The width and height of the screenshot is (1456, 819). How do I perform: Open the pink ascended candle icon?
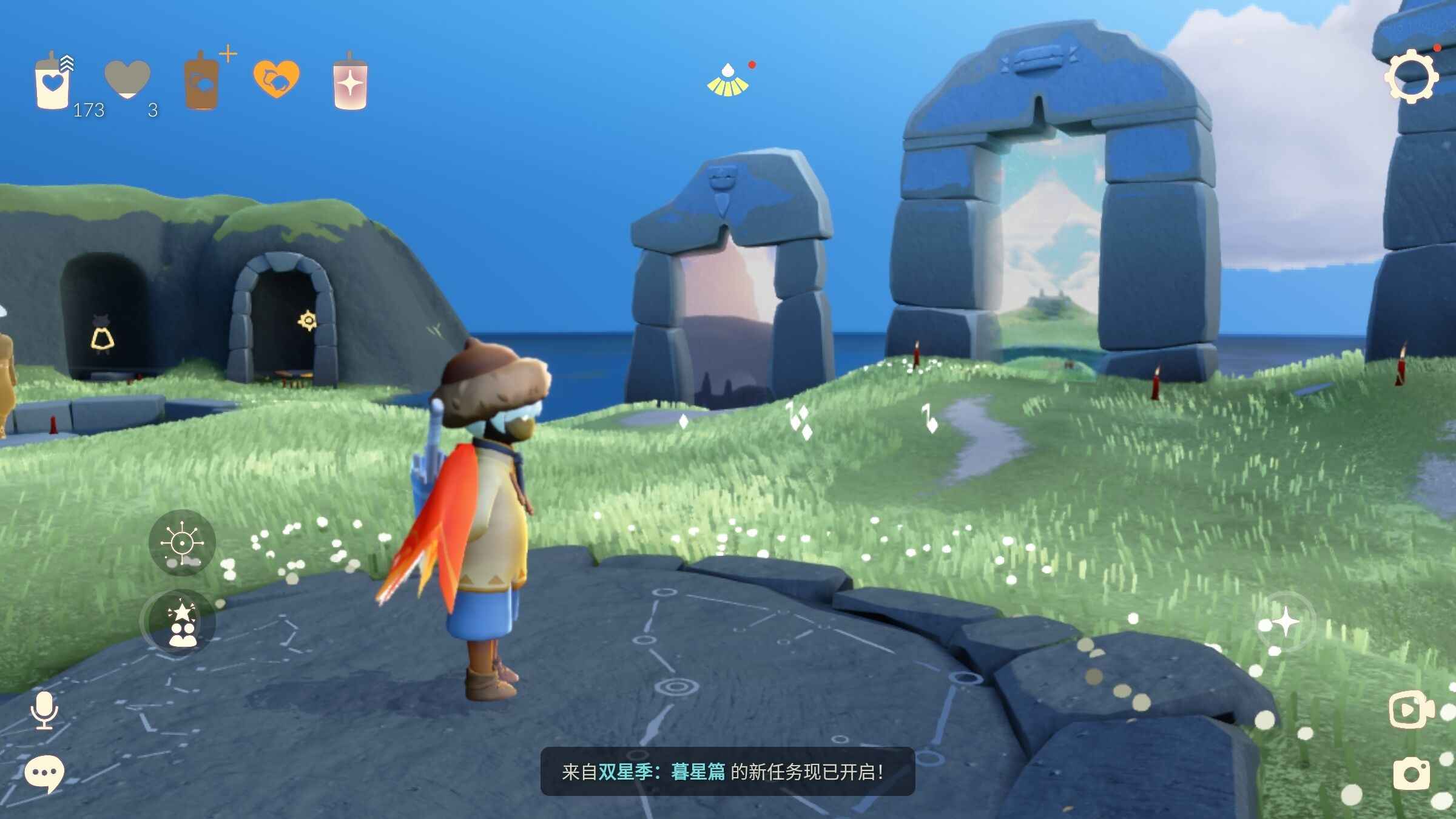click(x=350, y=83)
